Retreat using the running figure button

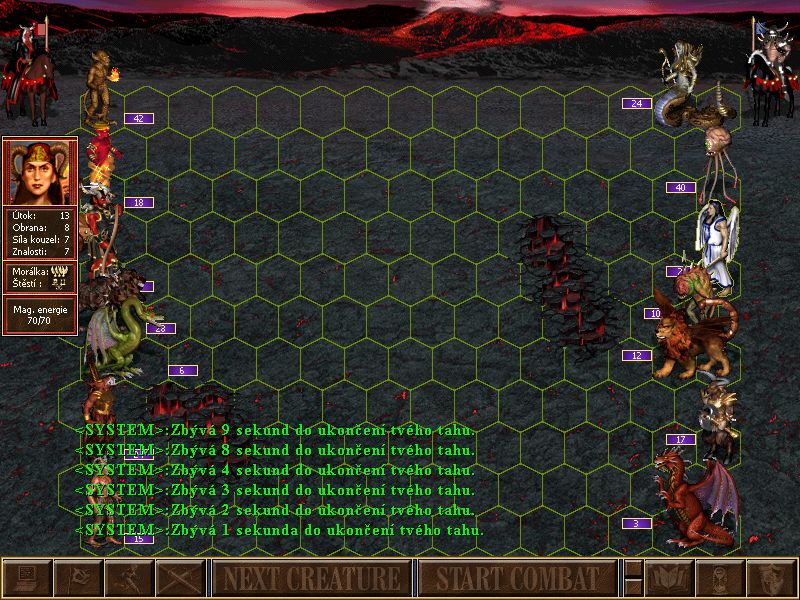129,578
